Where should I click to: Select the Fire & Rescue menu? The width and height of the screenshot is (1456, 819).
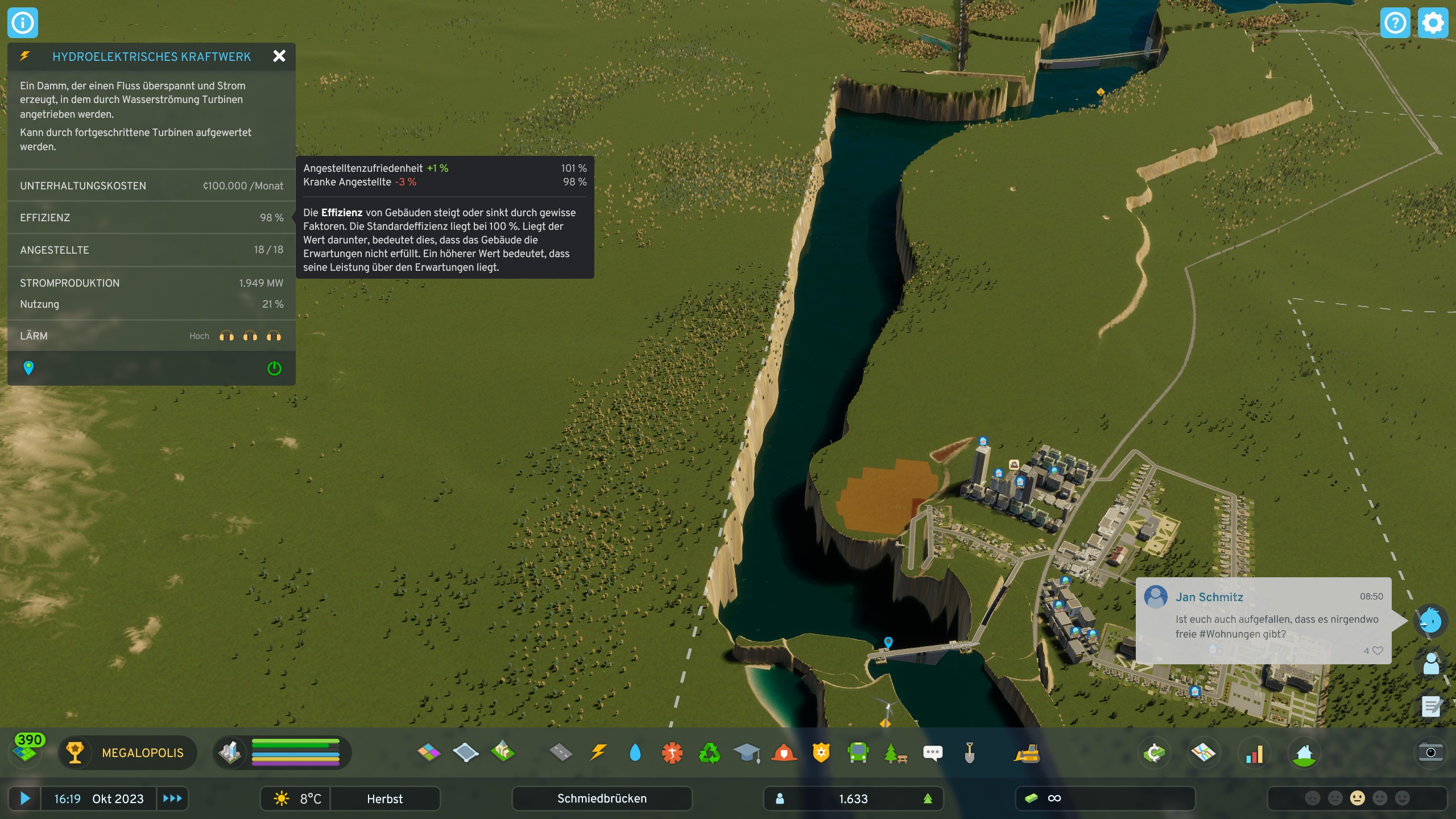pyautogui.click(x=784, y=752)
